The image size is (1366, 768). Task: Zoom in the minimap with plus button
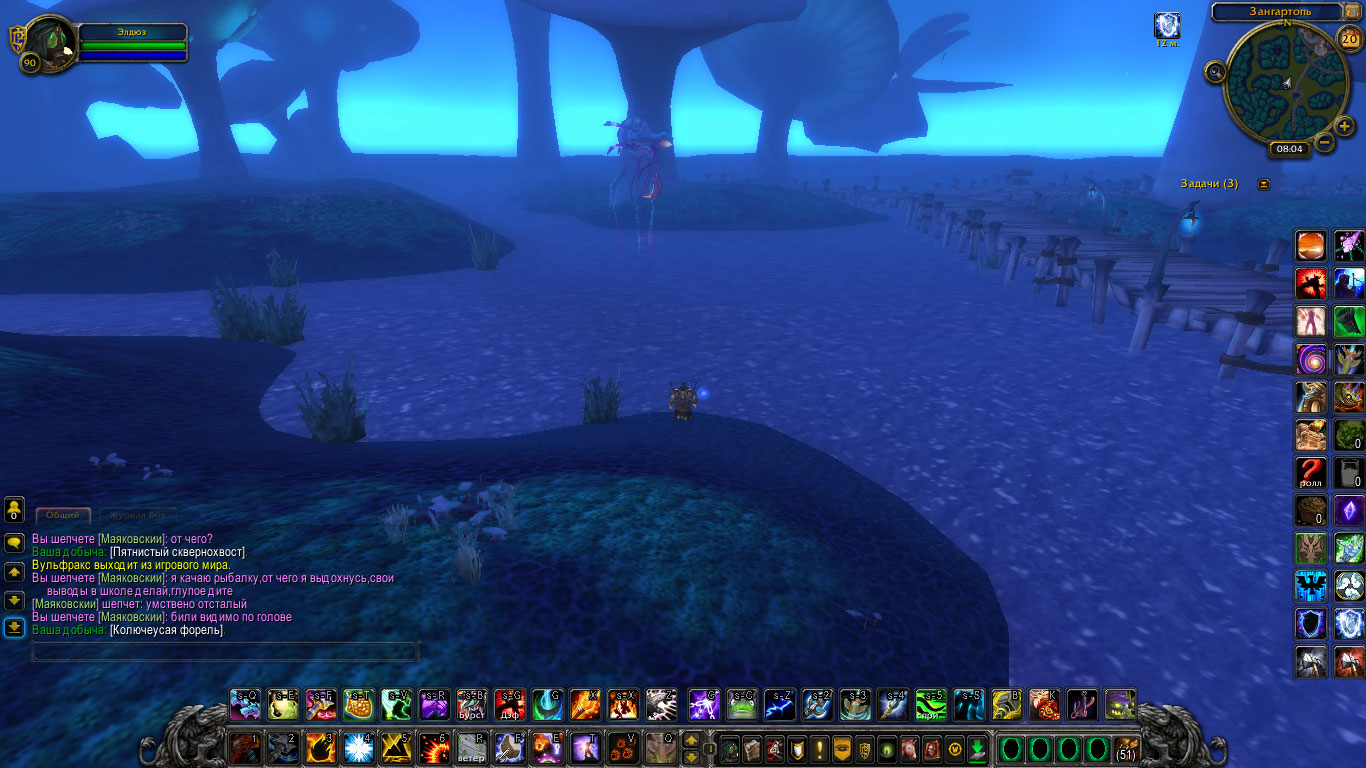click(x=1346, y=126)
